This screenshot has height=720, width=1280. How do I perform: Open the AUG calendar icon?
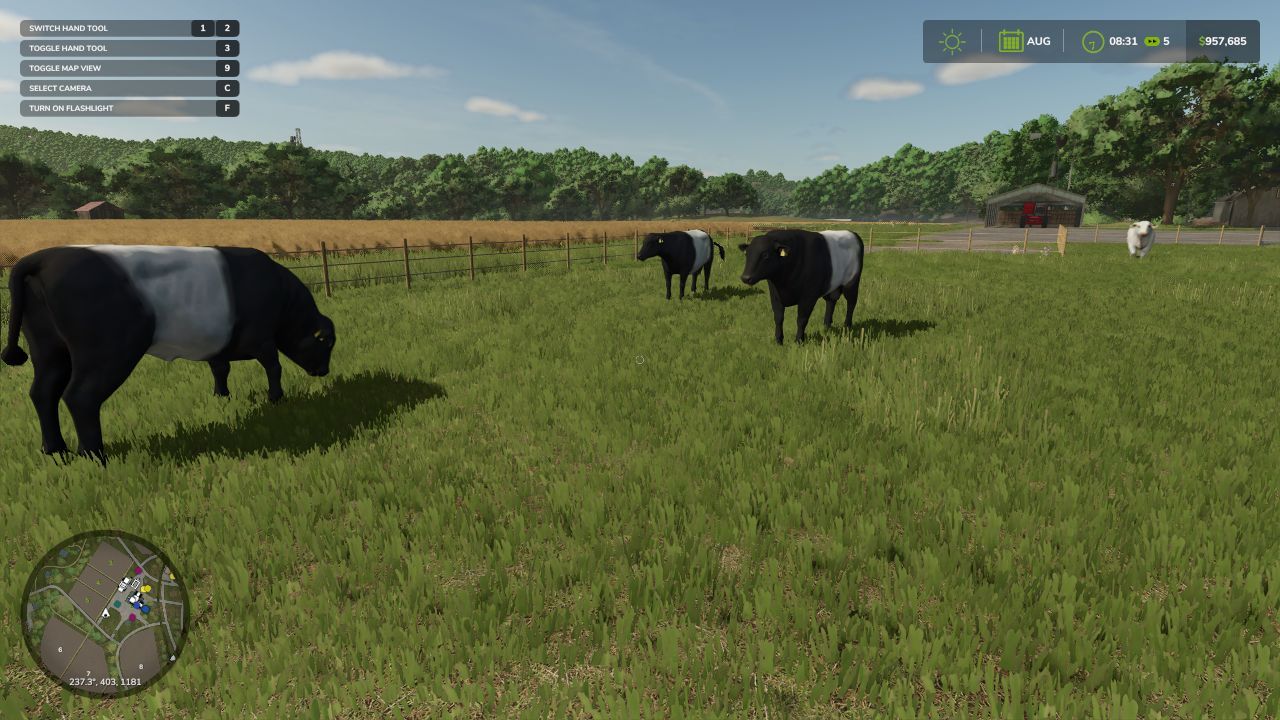pos(1013,41)
